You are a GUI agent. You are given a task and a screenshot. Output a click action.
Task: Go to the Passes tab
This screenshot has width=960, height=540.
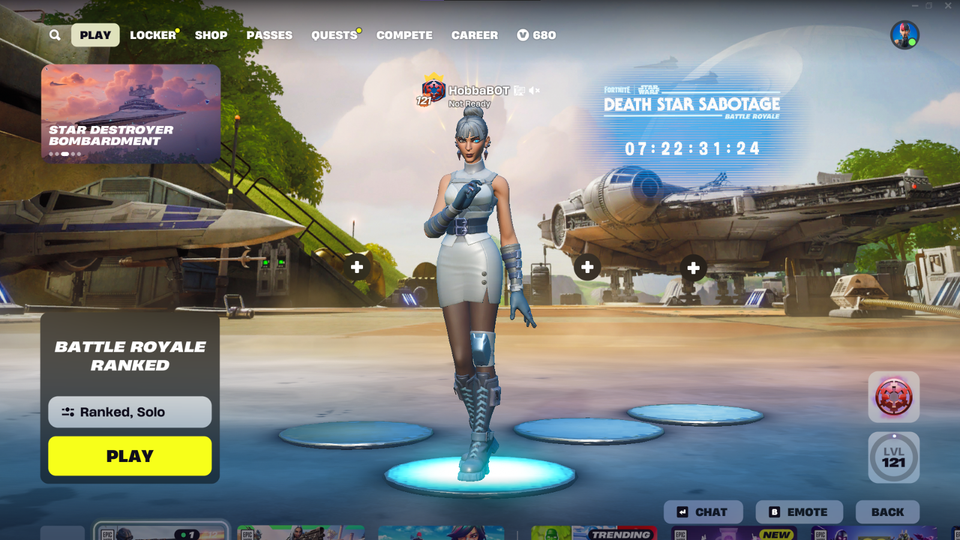pyautogui.click(x=269, y=35)
